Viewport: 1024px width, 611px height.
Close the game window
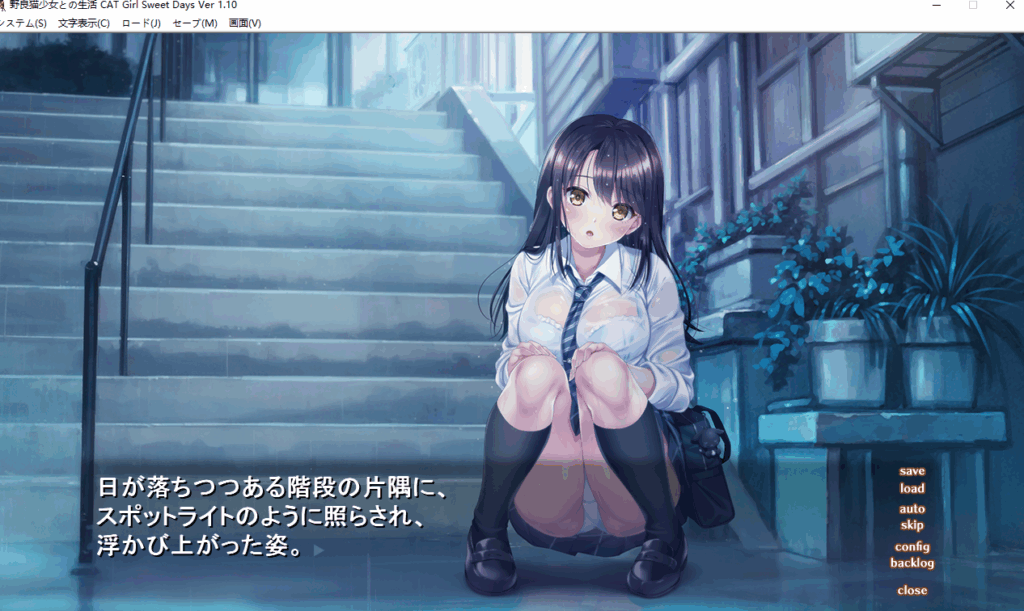tap(1010, 6)
